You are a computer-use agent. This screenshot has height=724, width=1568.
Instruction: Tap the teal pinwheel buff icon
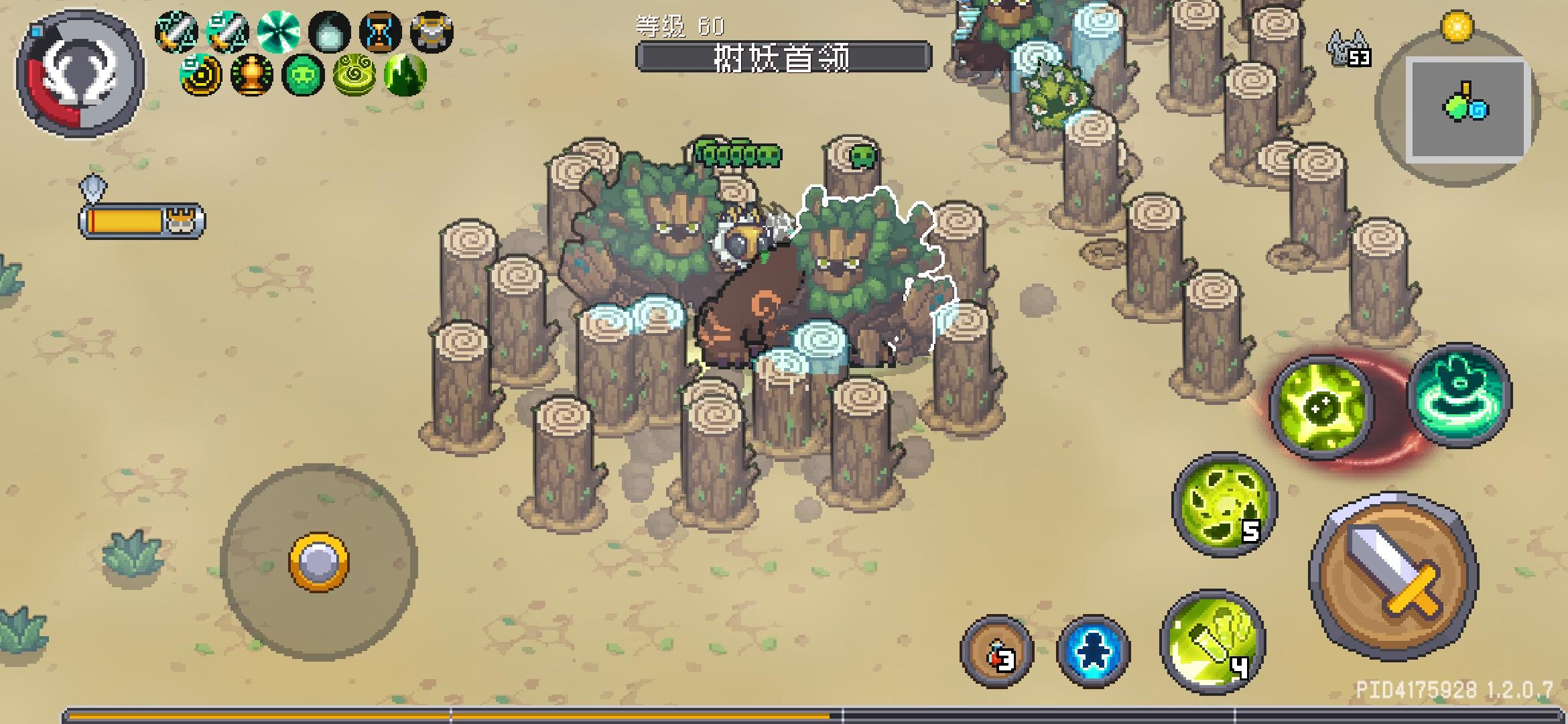coord(278,32)
